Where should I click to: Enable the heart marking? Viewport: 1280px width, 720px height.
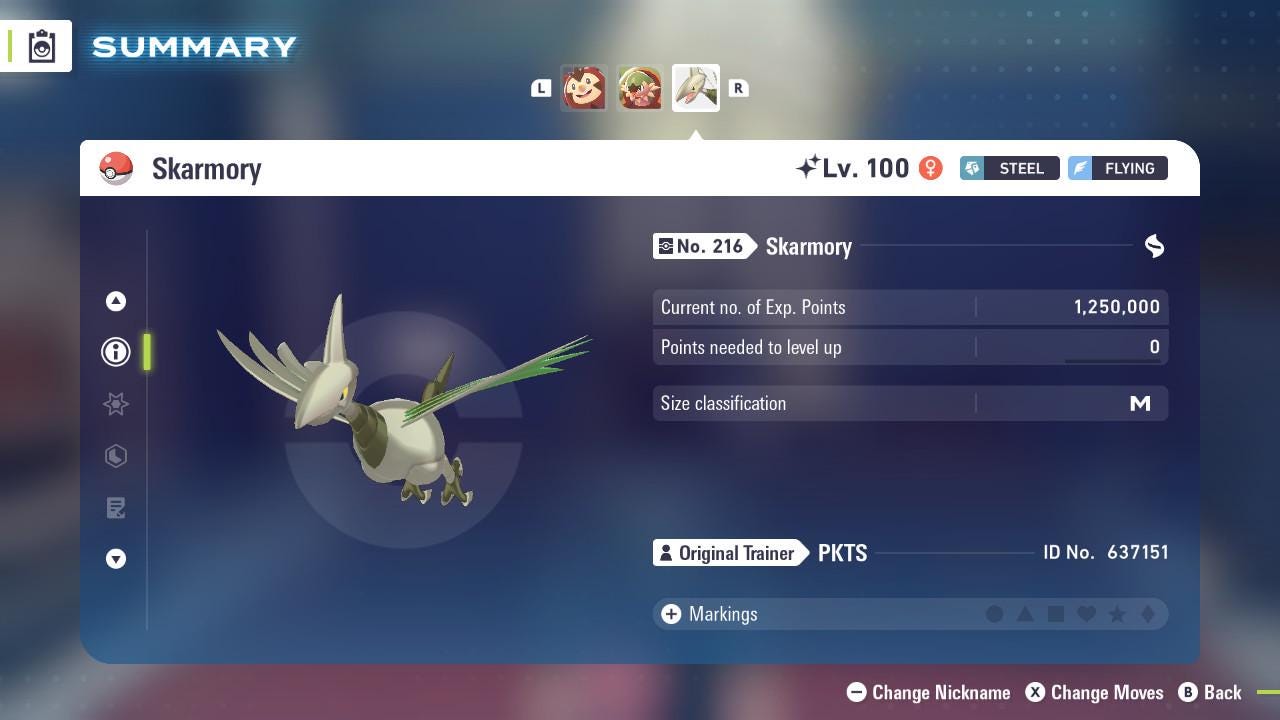pos(1086,614)
